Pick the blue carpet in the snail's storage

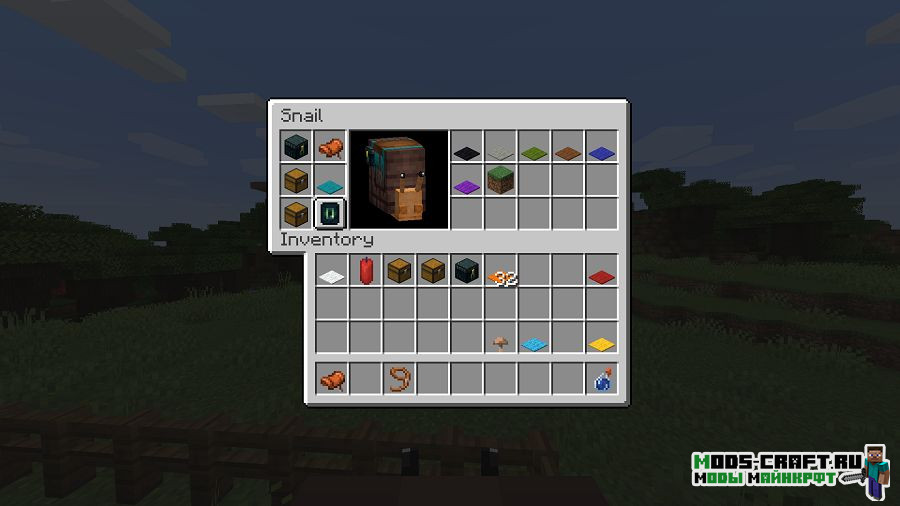(x=601, y=153)
